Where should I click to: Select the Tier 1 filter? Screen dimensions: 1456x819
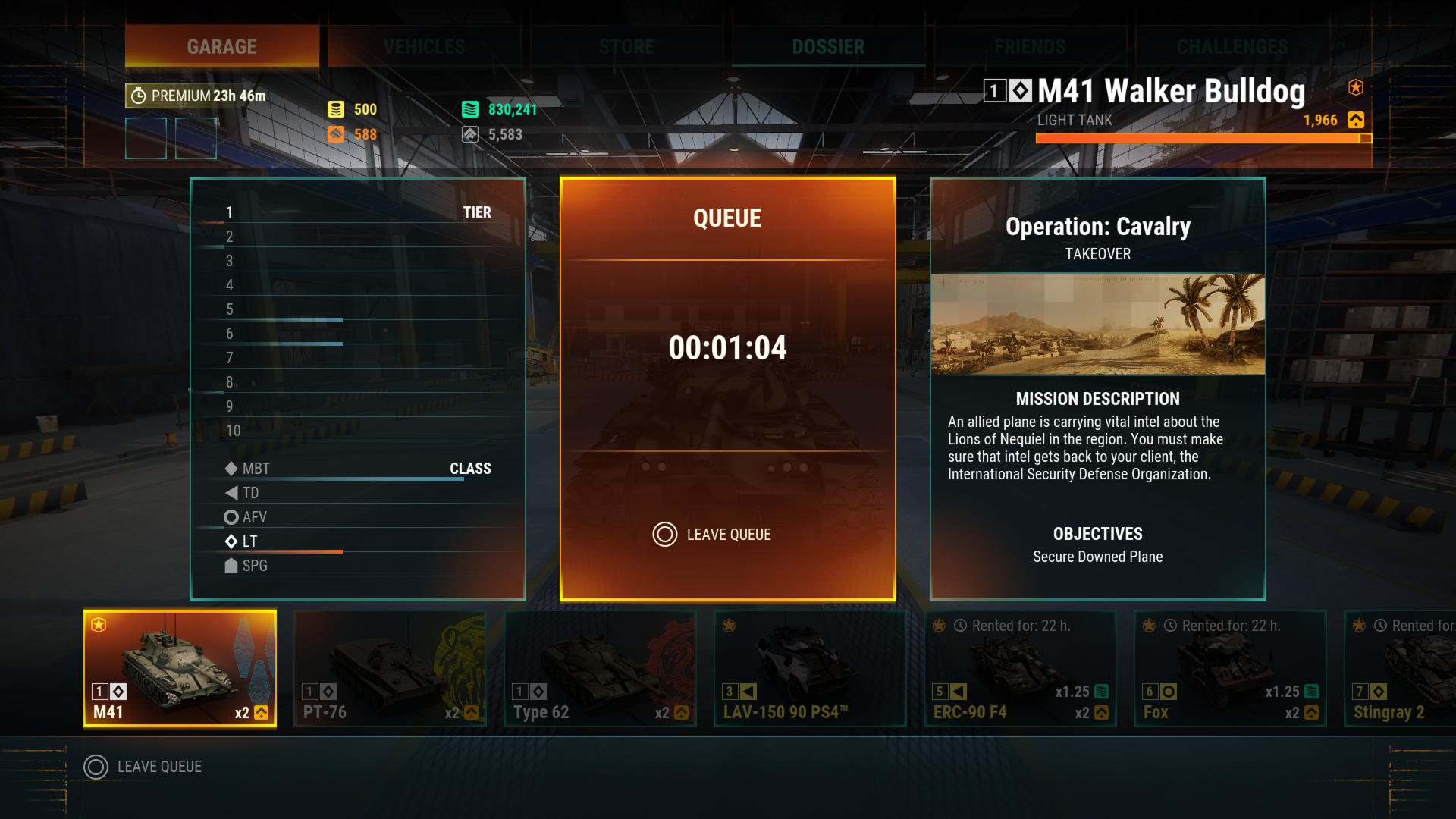(230, 212)
